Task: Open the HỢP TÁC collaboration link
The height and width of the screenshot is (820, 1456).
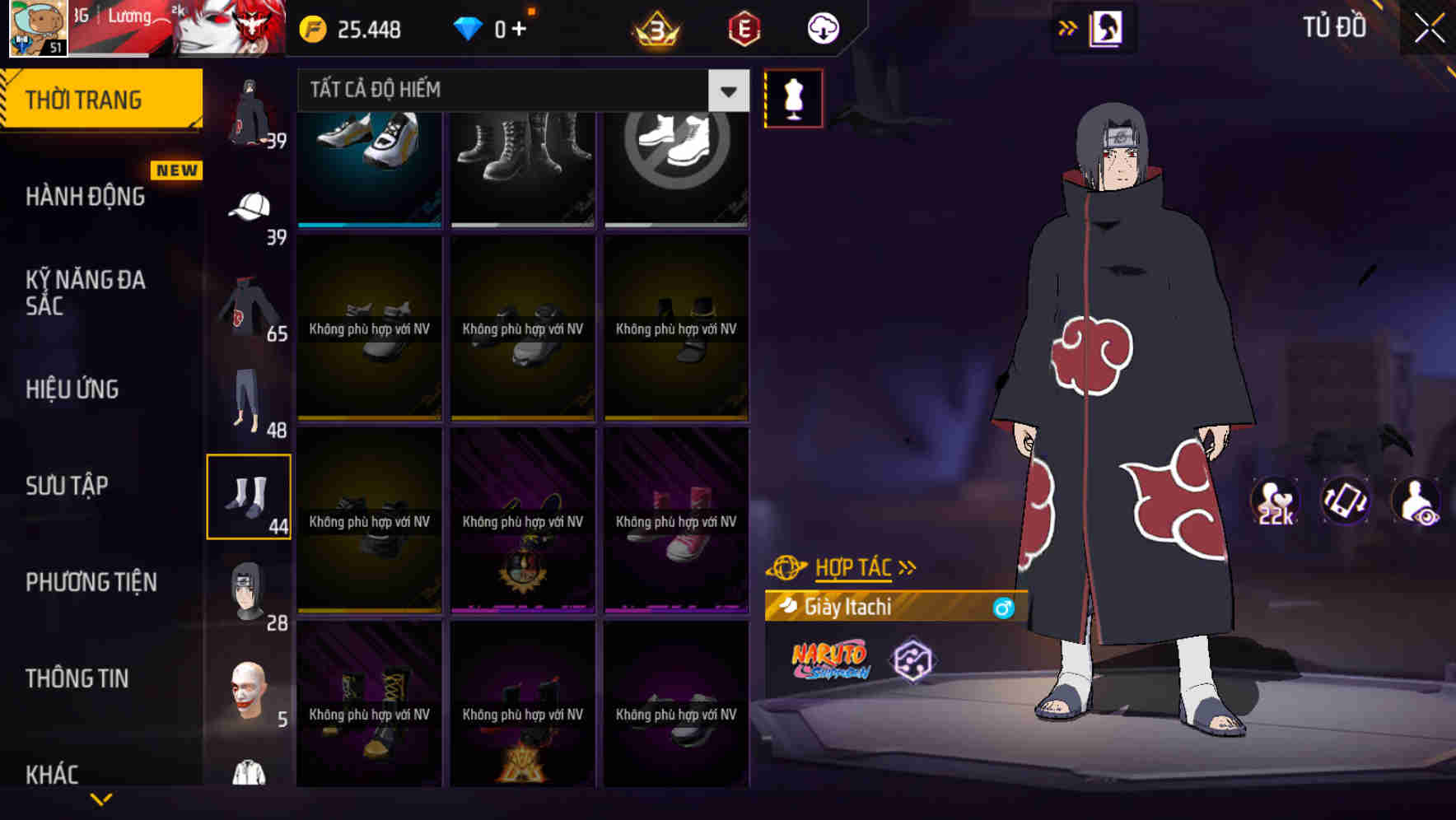Action: point(852,566)
